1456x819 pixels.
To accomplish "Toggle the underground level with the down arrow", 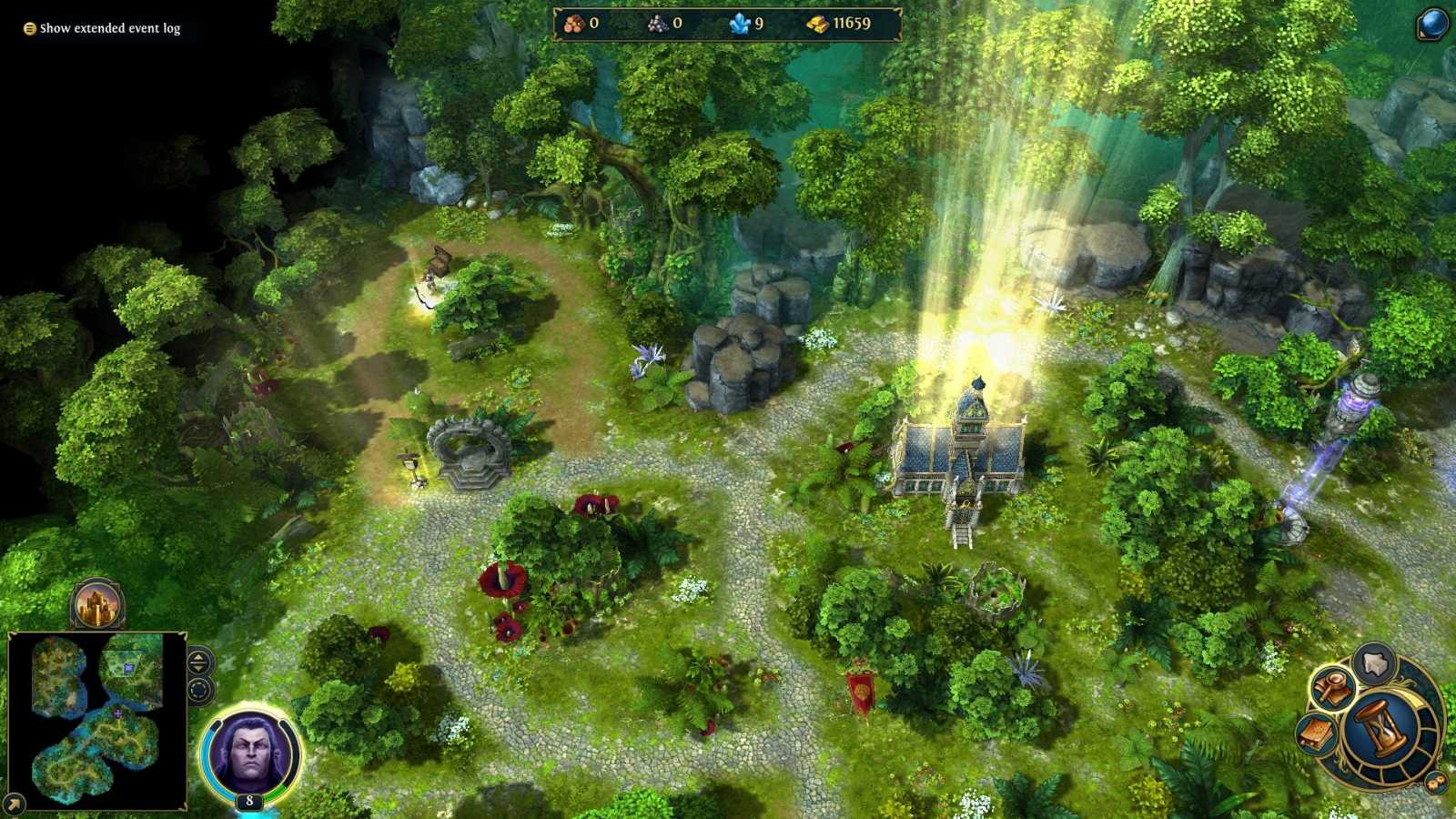I will (x=198, y=668).
